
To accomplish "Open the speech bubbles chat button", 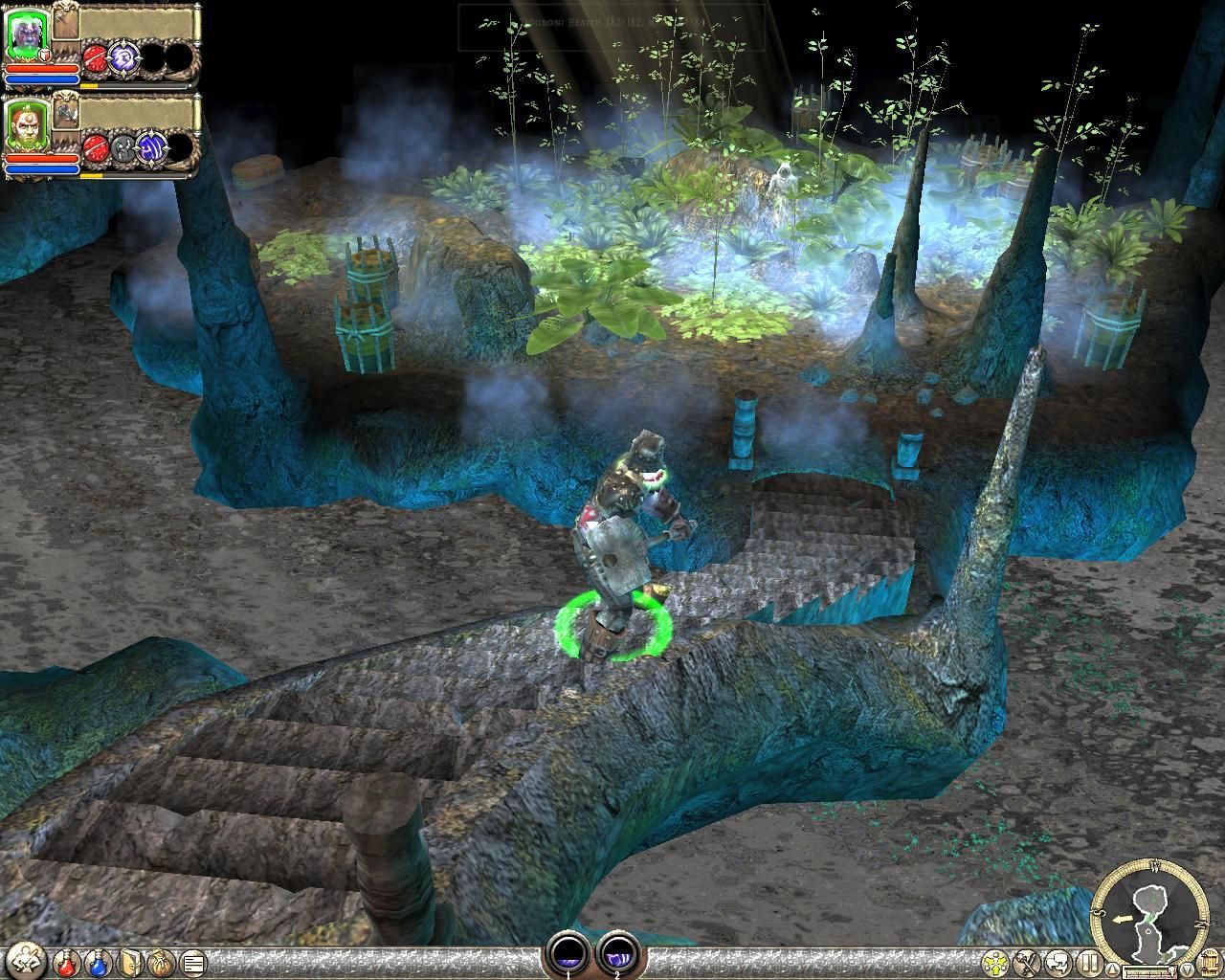I will pos(1057,962).
